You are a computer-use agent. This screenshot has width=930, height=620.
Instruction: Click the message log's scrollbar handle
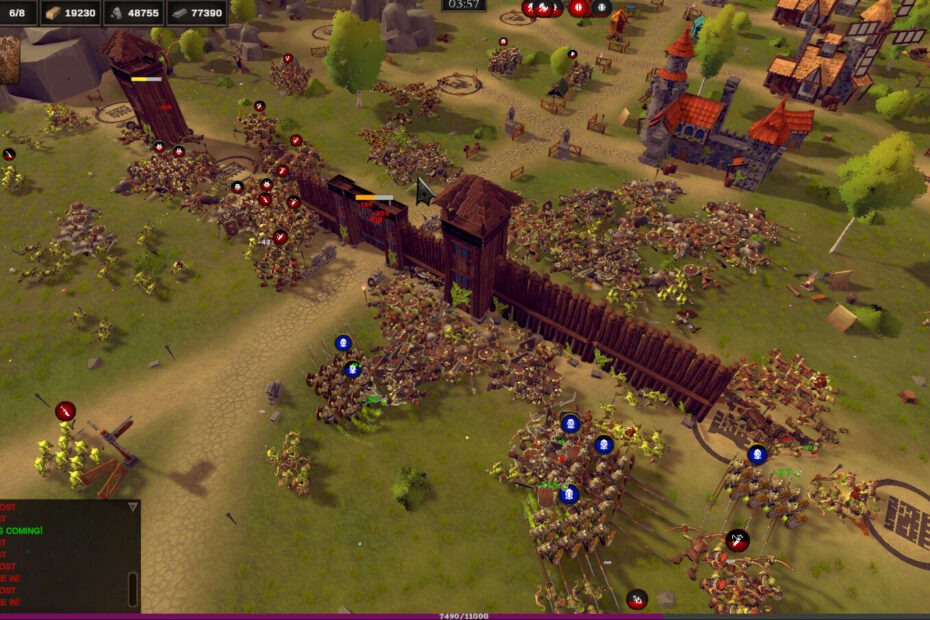(x=133, y=588)
